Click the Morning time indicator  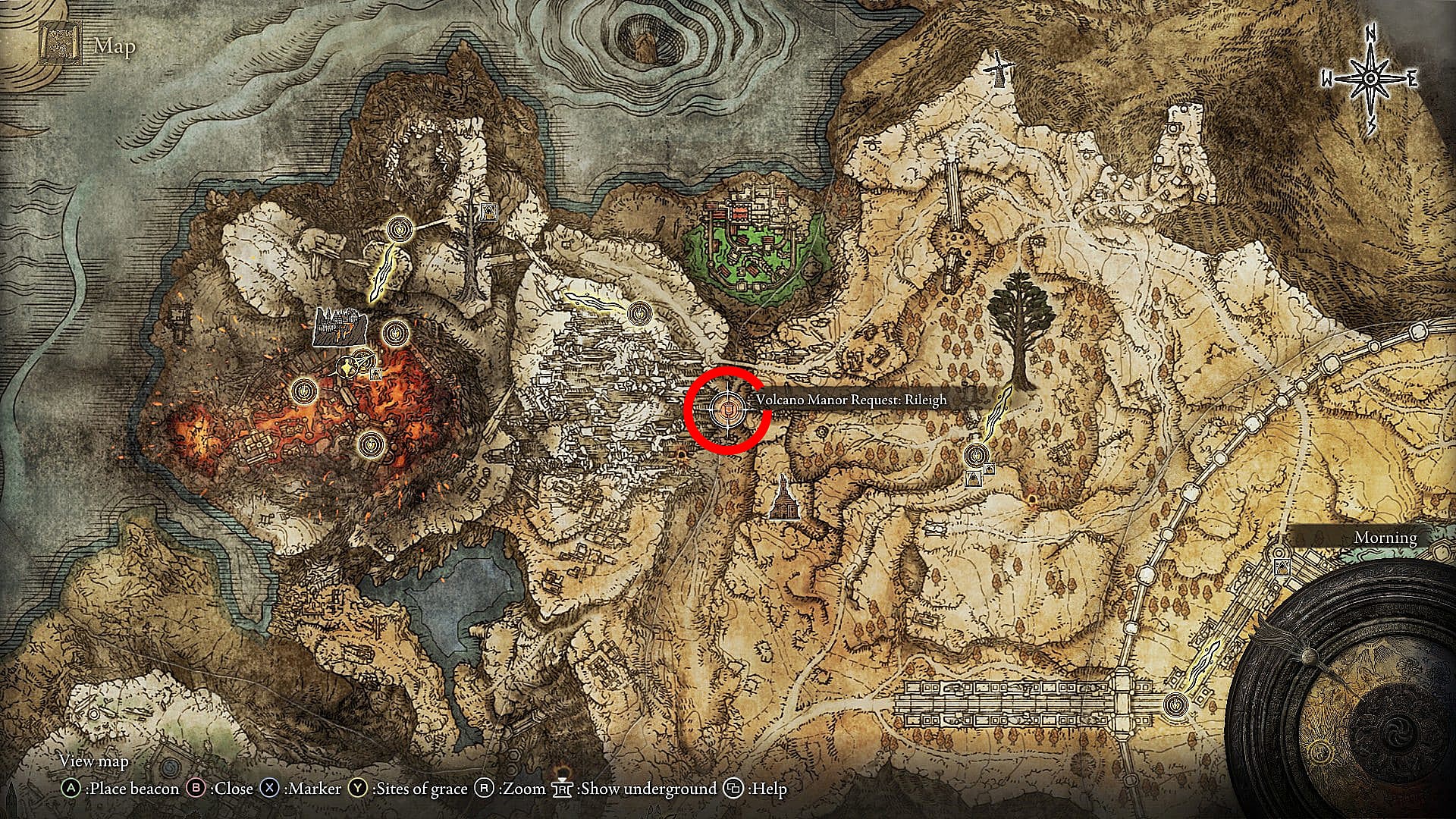[1385, 537]
